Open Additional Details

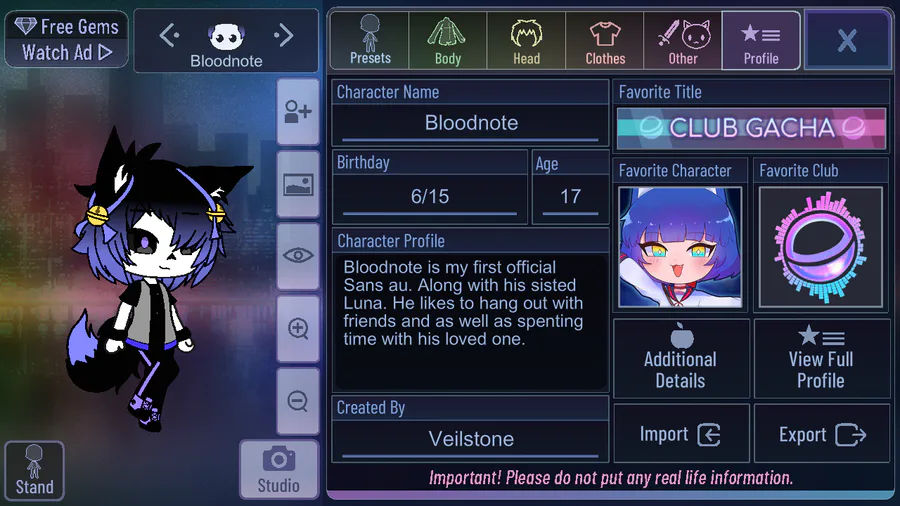tap(681, 358)
